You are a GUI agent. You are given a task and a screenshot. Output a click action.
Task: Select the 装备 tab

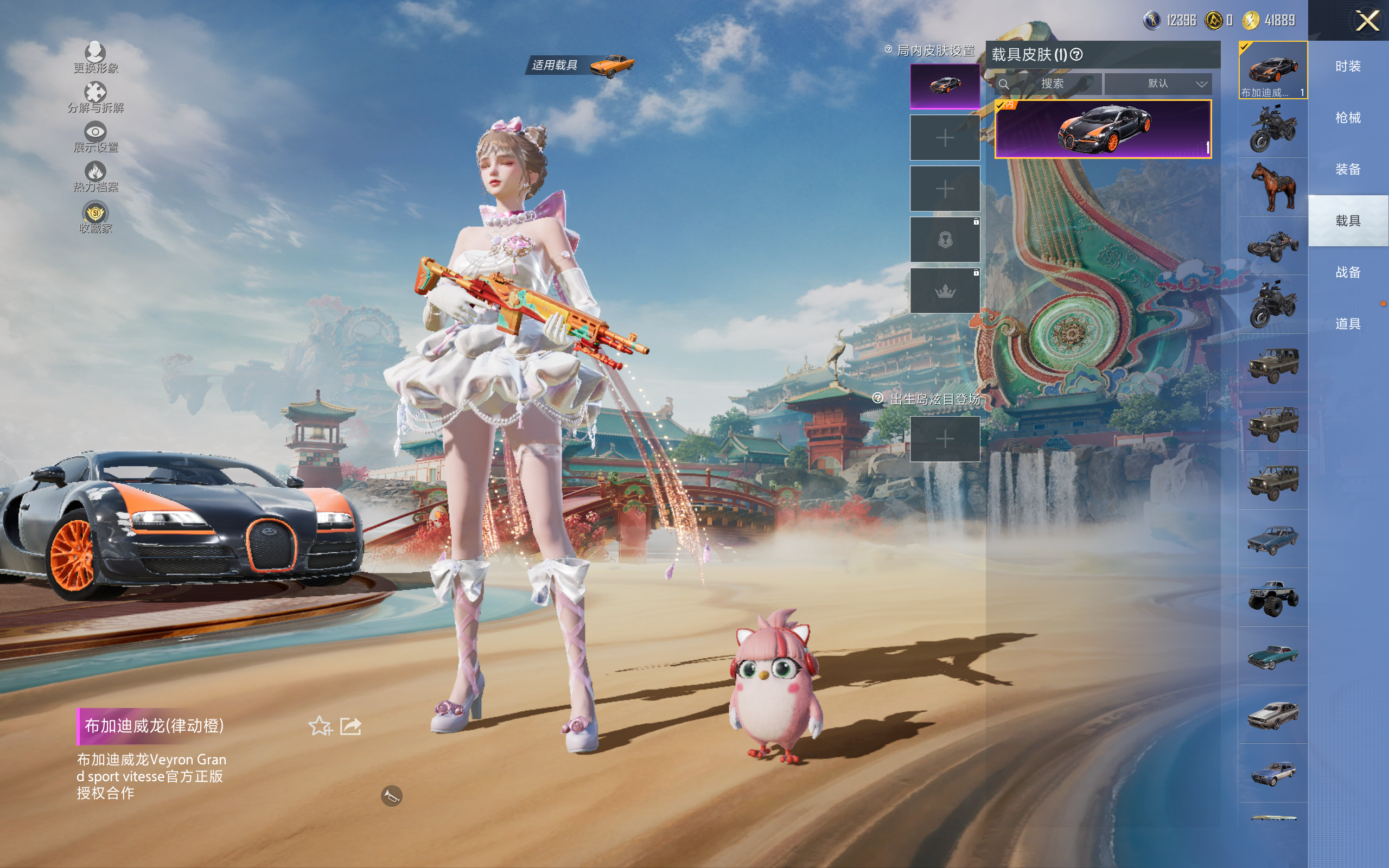pyautogui.click(x=1348, y=169)
